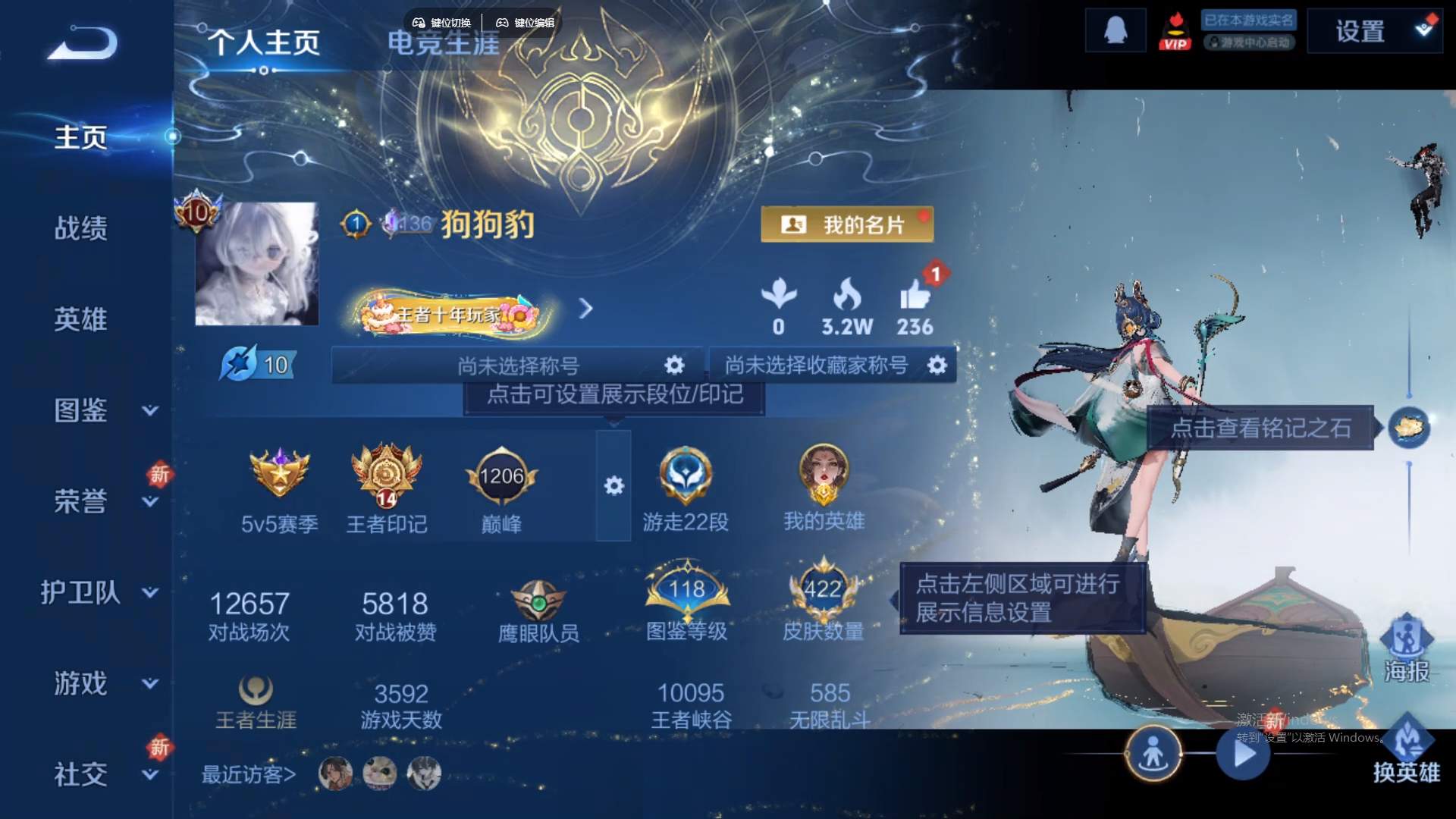Click the 鹰眼队员 badge
The image size is (1456, 819).
[540, 599]
